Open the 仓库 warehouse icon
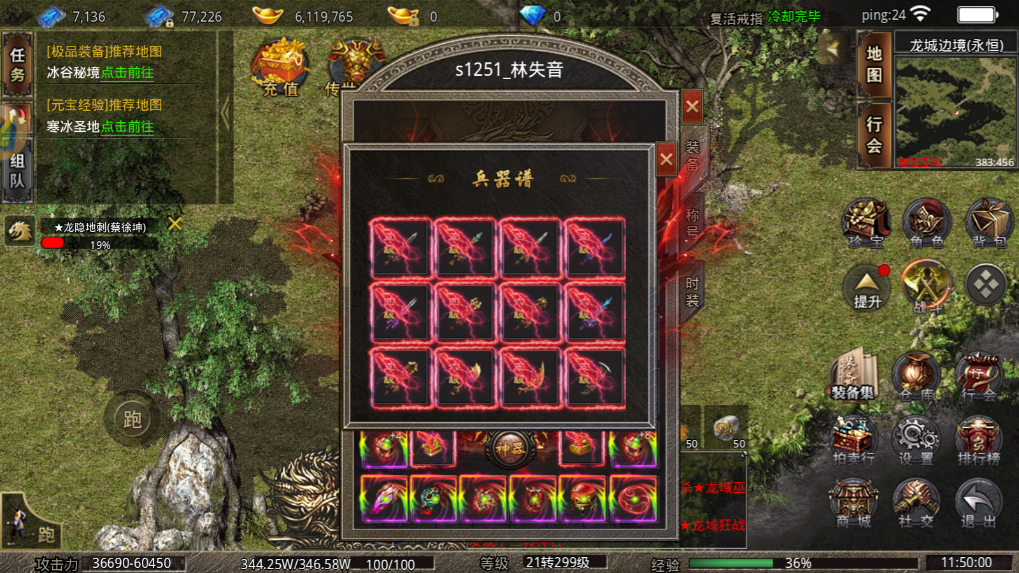This screenshot has height=573, width=1019. 915,376
